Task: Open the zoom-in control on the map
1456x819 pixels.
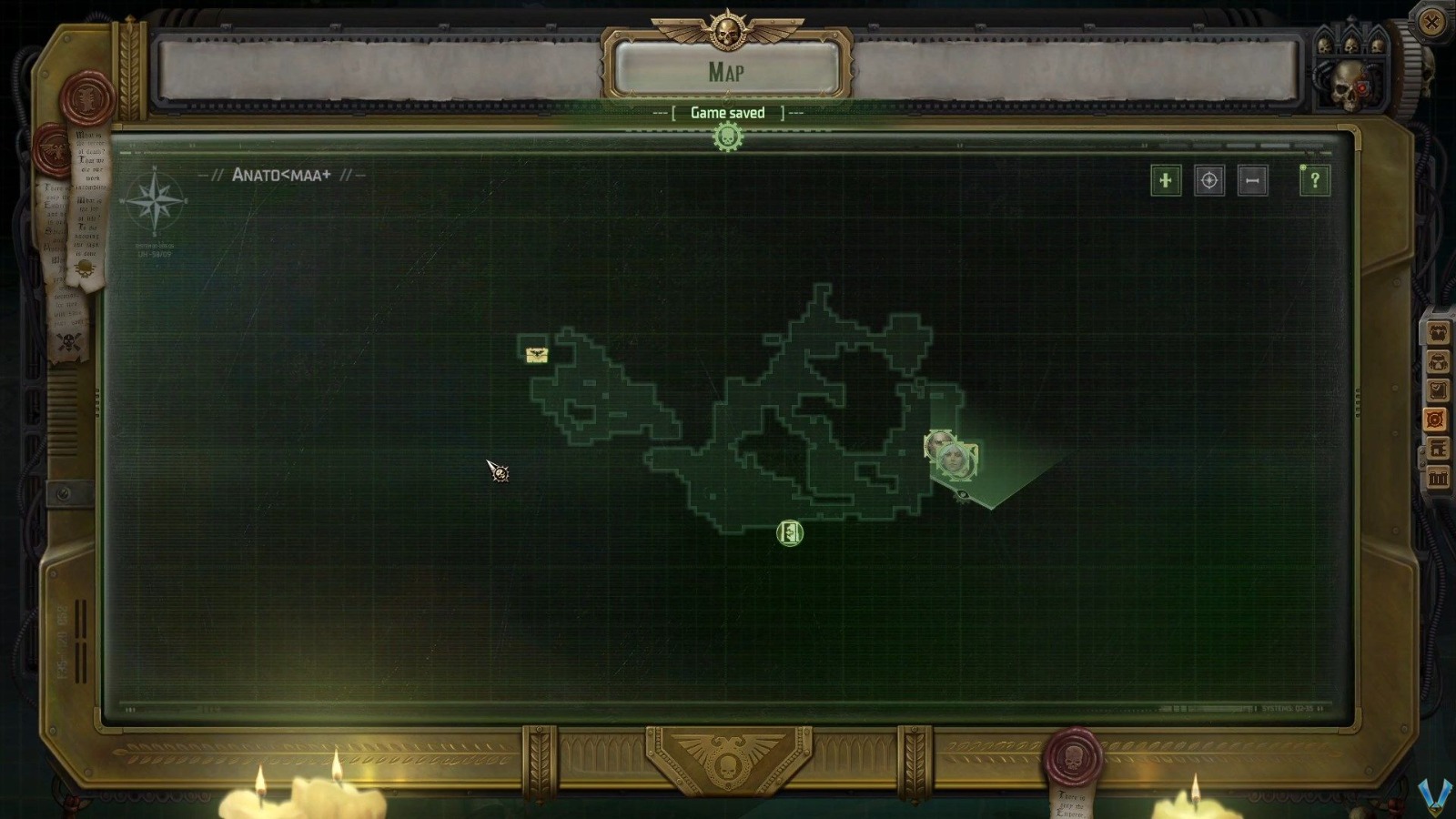Action: point(1166,181)
